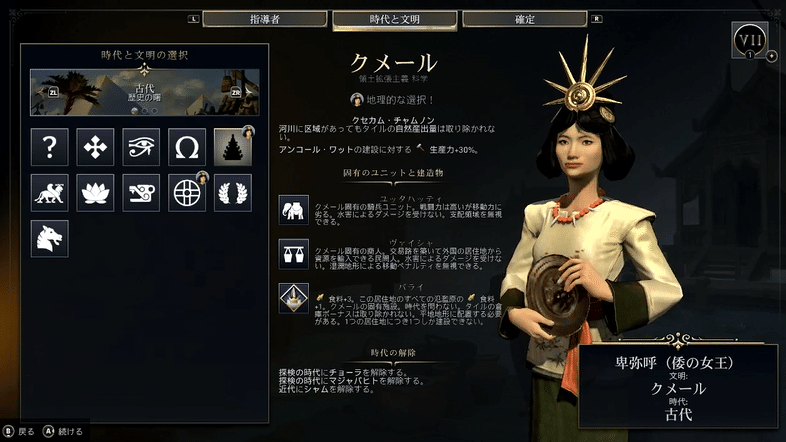Switch to the 指導者 tab
This screenshot has height=442, width=786.
pyautogui.click(x=264, y=19)
